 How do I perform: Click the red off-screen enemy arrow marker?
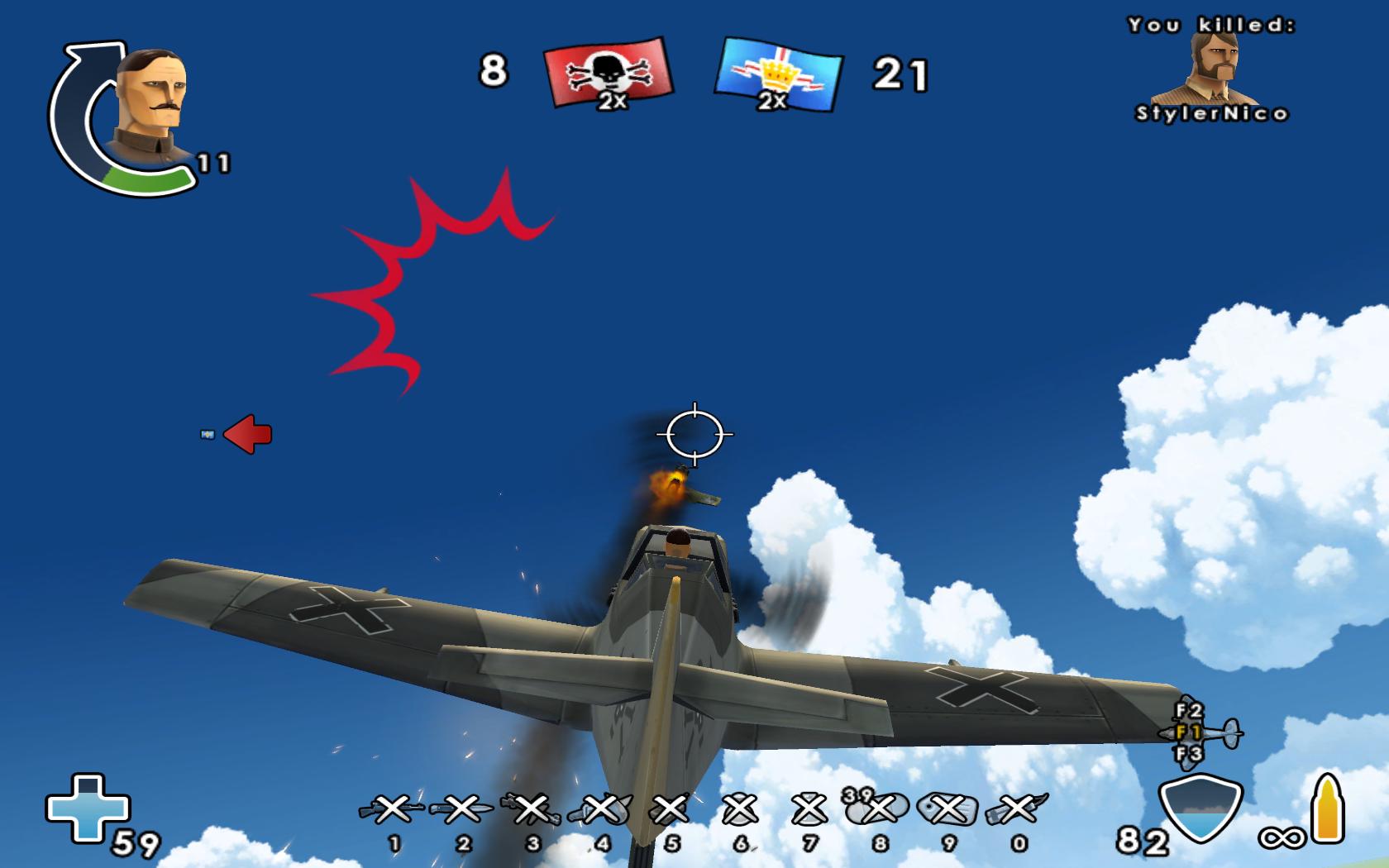[248, 434]
